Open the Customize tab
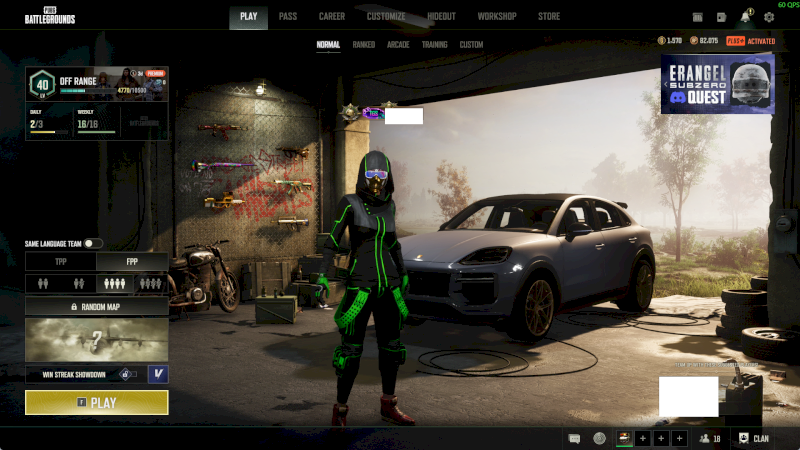 (x=386, y=17)
